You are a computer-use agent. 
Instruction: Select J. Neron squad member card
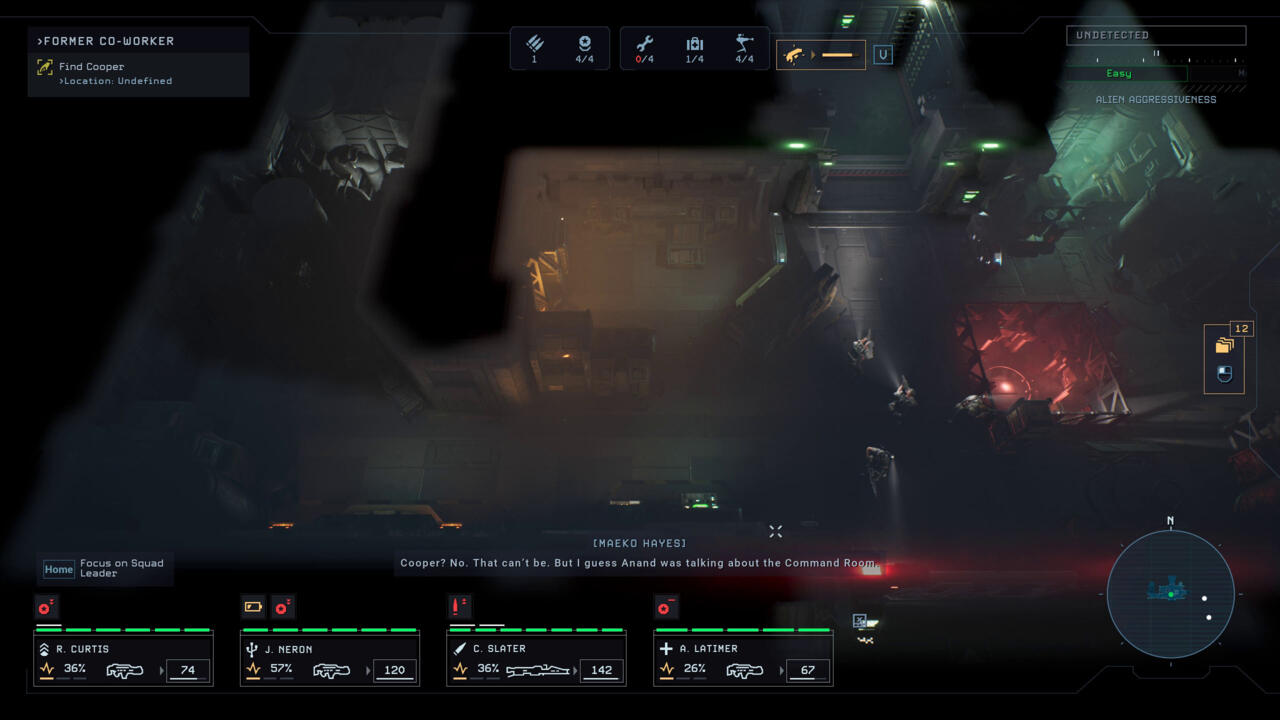[x=330, y=659]
